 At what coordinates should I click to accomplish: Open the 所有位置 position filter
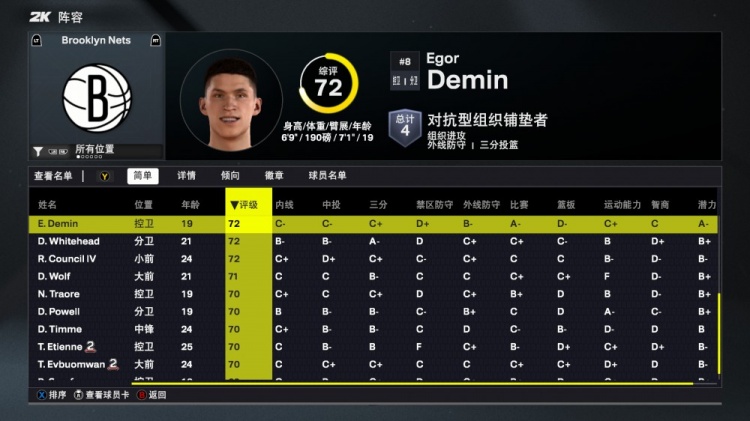point(94,151)
